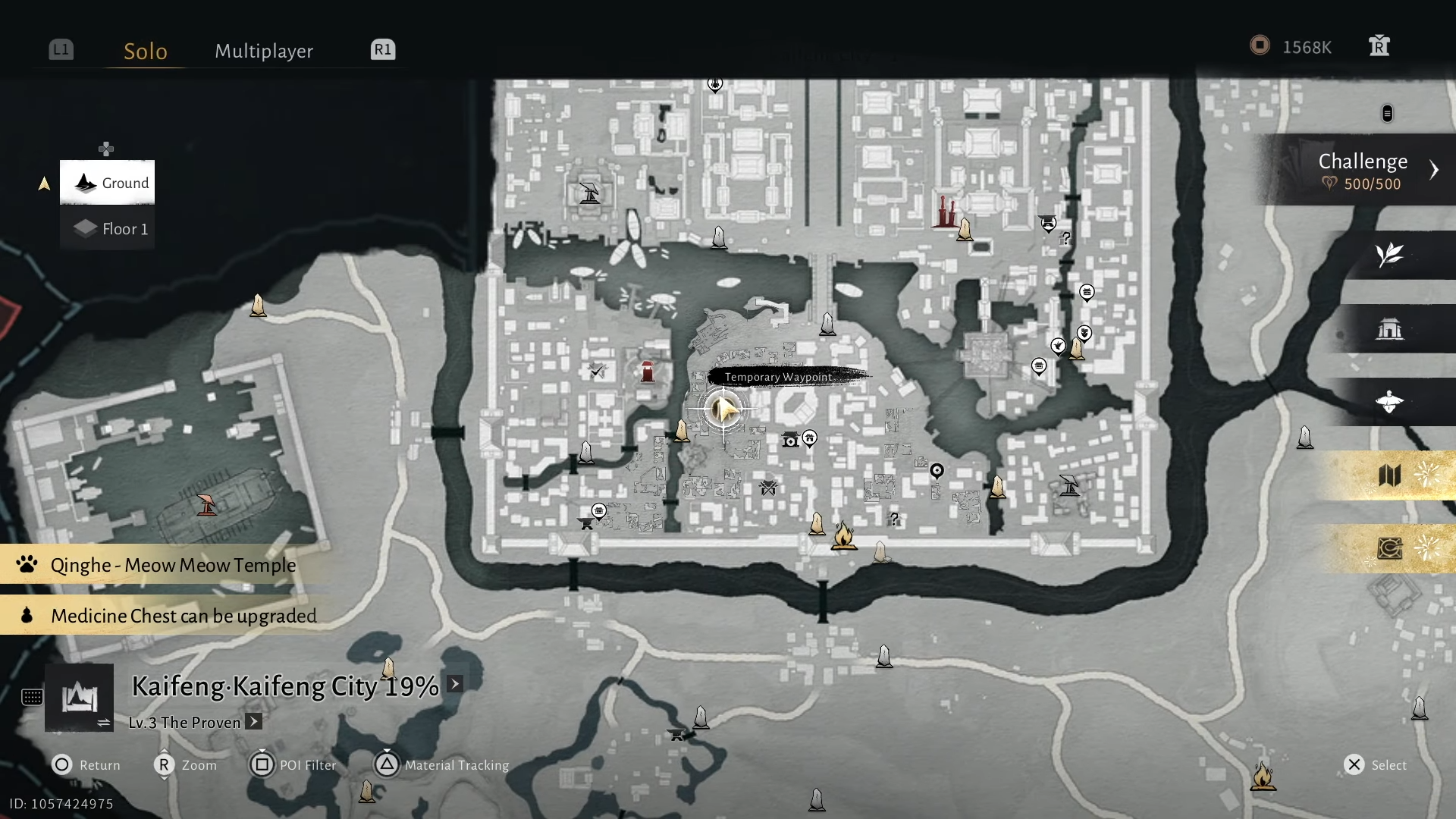The width and height of the screenshot is (1456, 819).
Task: Open Lv.3 The Proven details
Action: [x=253, y=722]
